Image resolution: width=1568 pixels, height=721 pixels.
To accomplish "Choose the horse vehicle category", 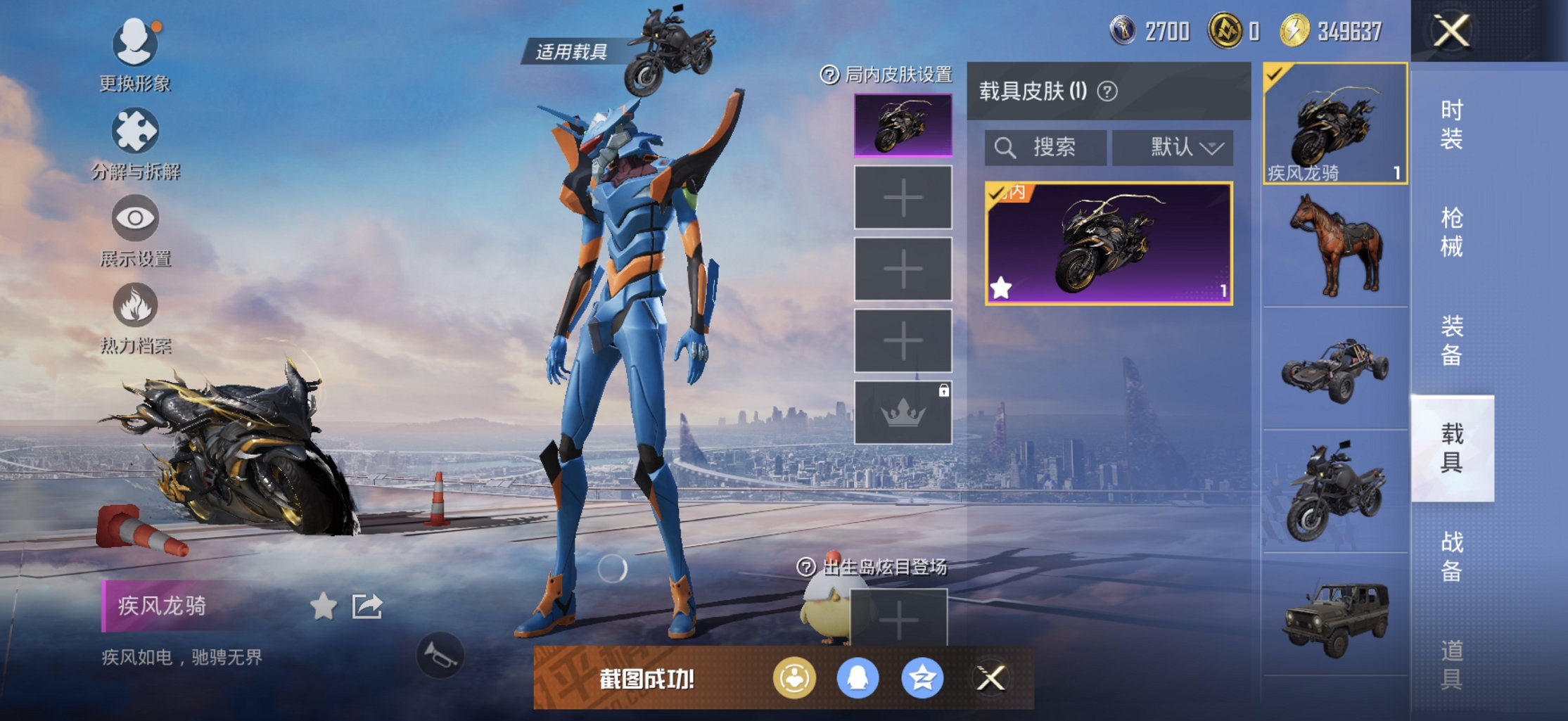I will click(x=1335, y=245).
